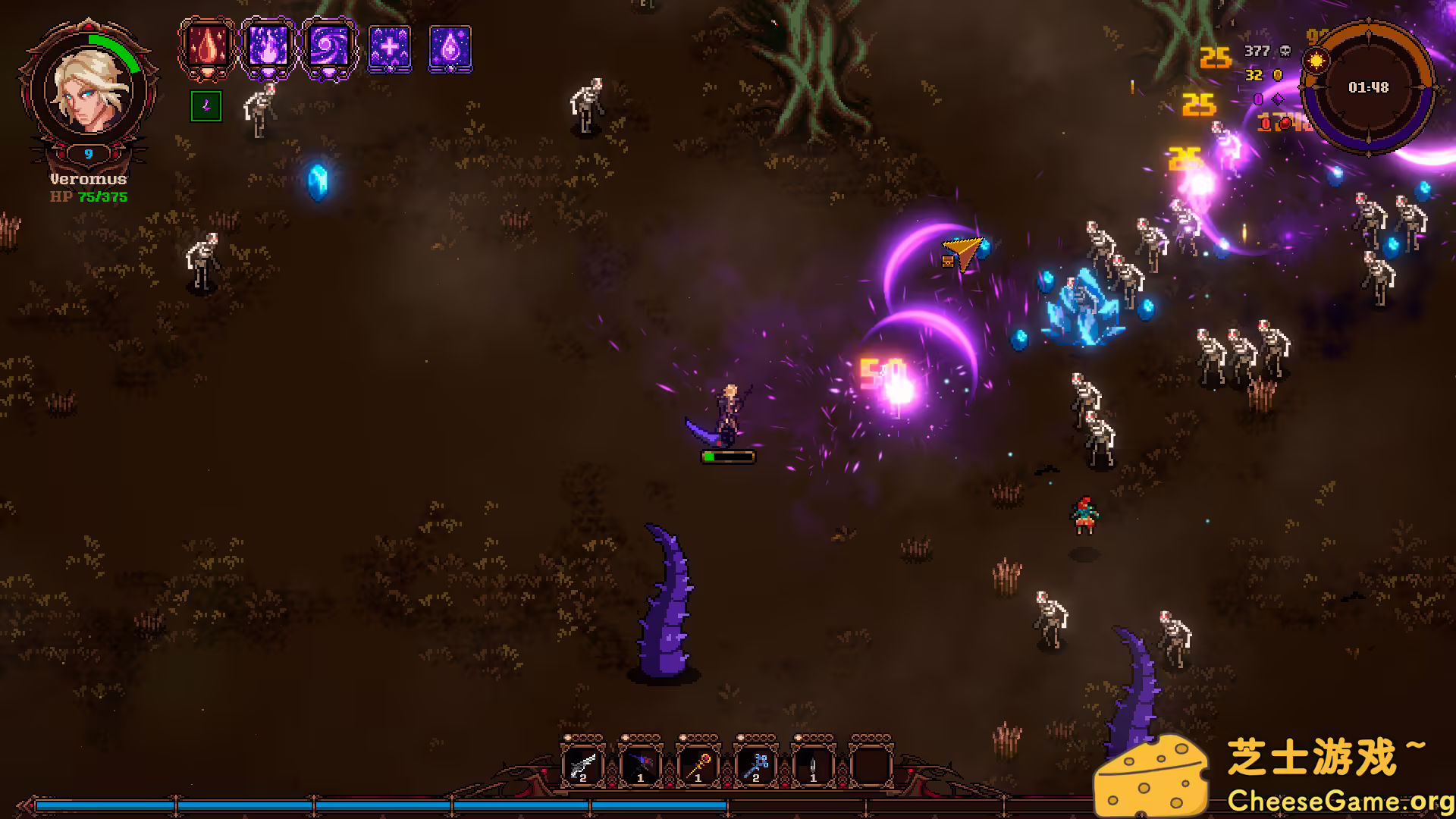Click the purple plus-sign passive icon
The width and height of the screenshot is (1456, 819).
point(390,48)
